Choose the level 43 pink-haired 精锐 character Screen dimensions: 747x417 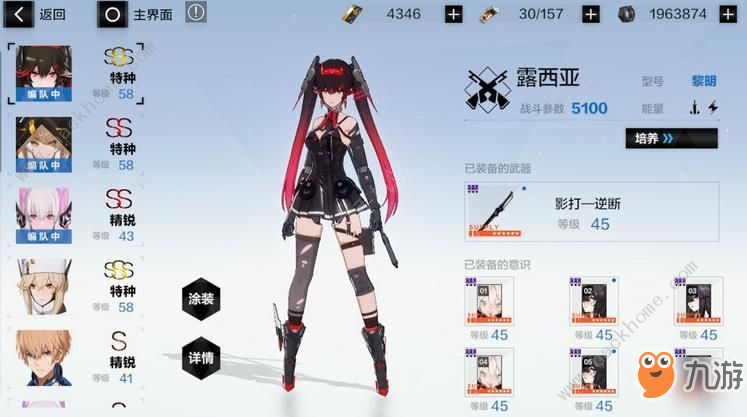41,215
